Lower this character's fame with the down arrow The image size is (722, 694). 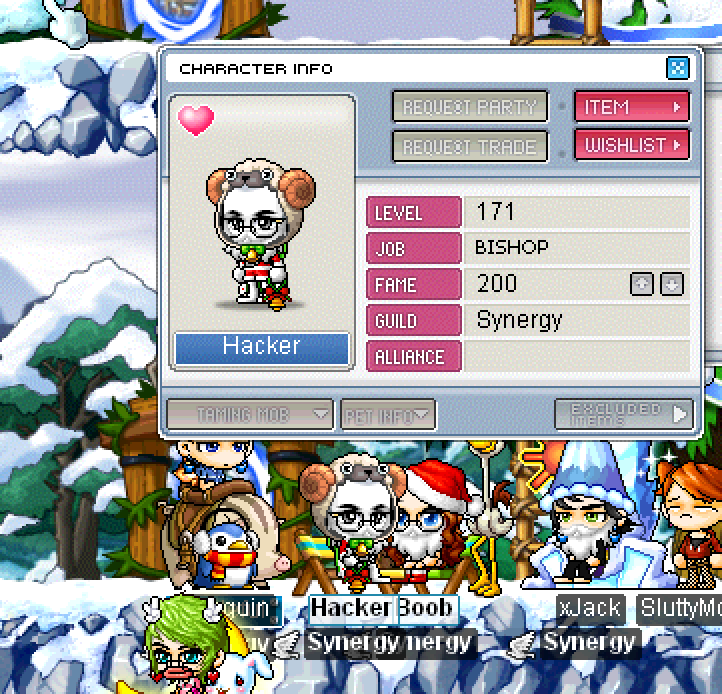672,285
